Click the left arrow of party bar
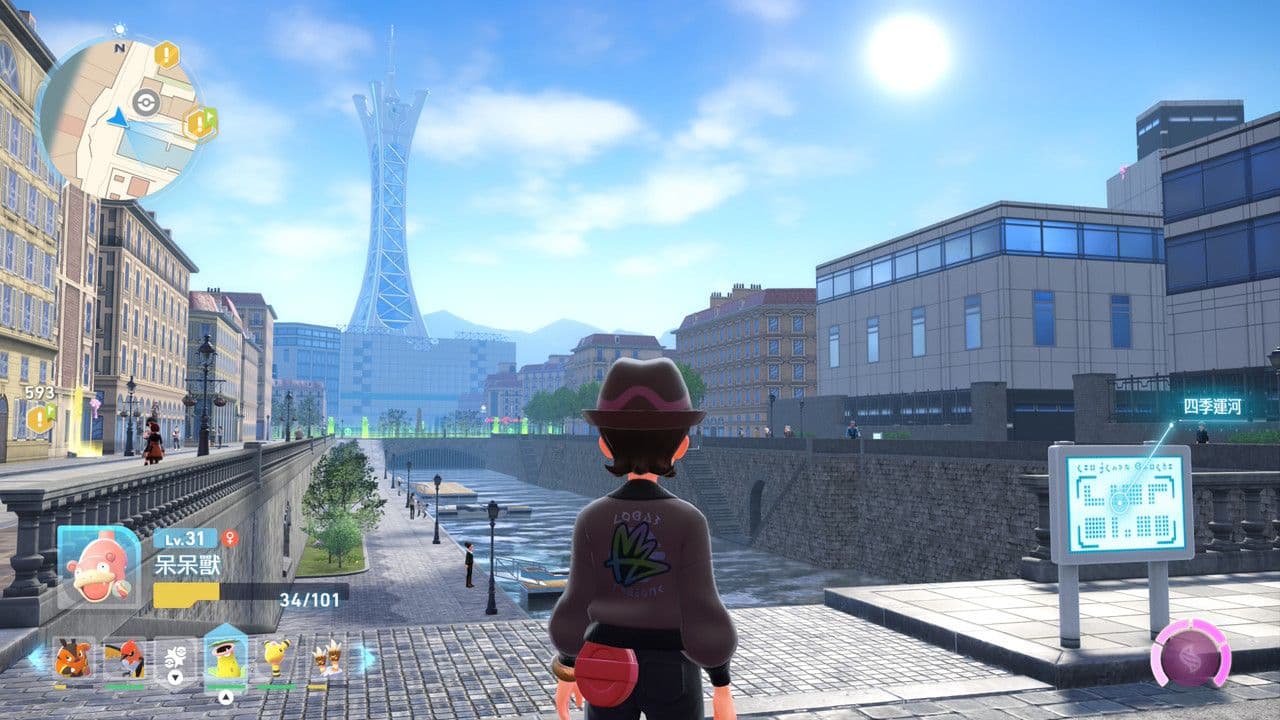The image size is (1280, 720). [36, 659]
